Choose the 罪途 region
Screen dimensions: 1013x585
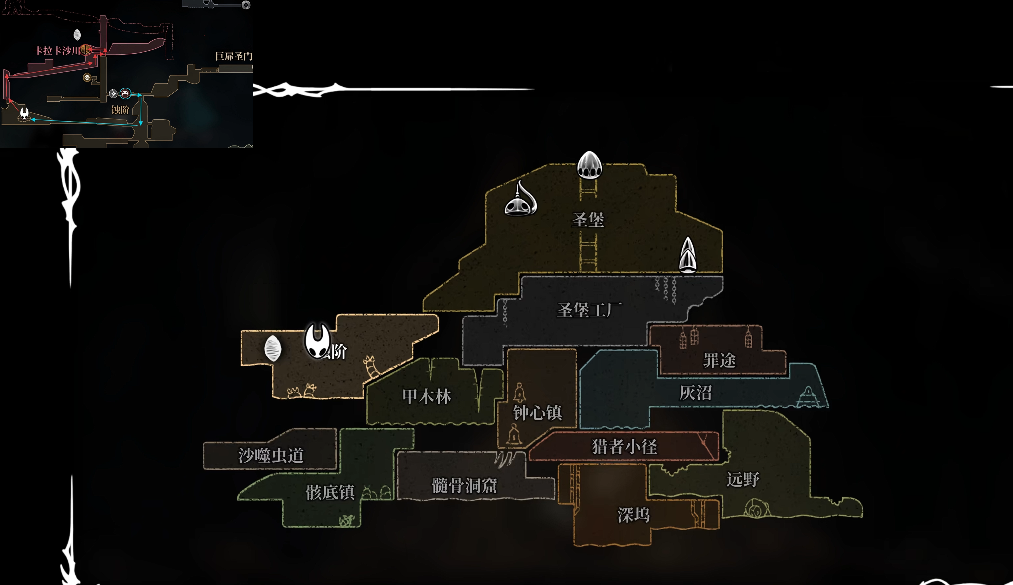click(x=719, y=359)
